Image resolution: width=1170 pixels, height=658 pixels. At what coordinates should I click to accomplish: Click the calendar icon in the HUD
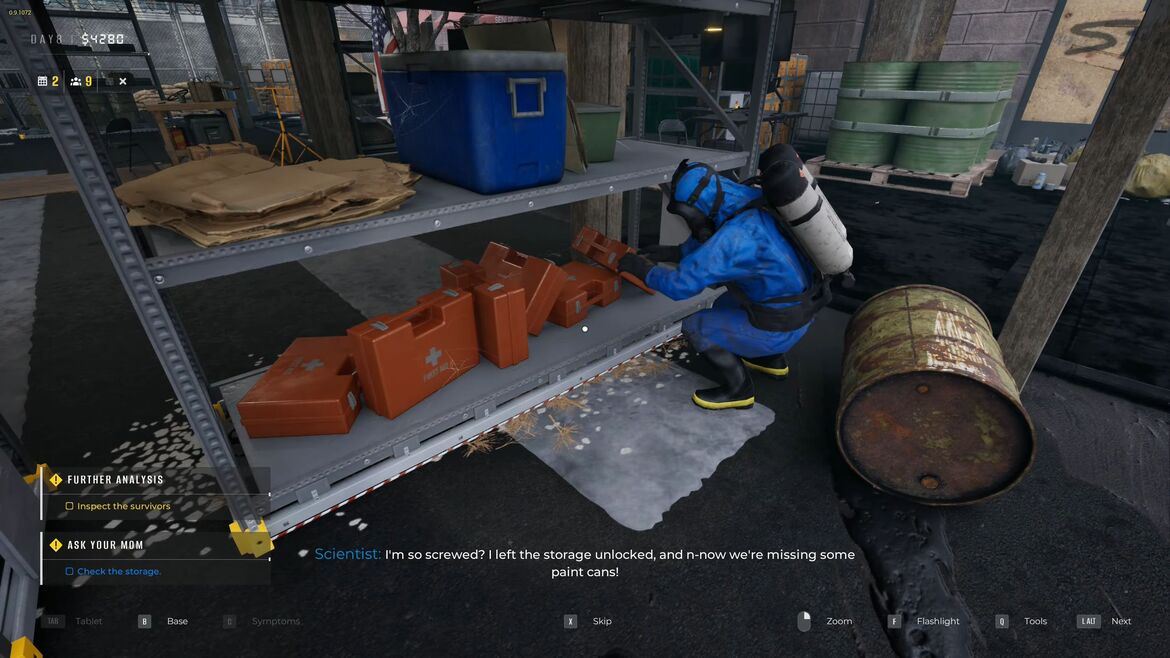click(42, 81)
